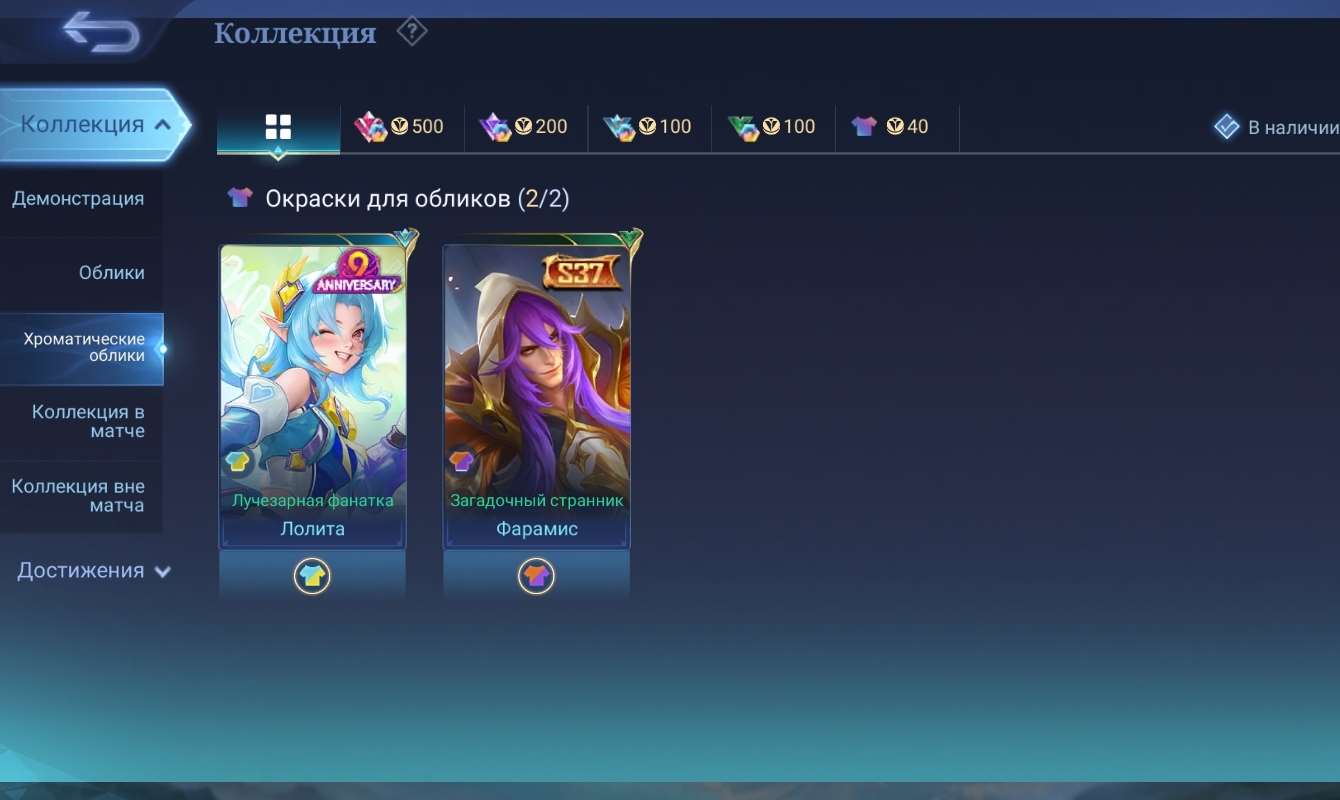Open the help icon beside Коллекция title
Image resolution: width=1340 pixels, height=800 pixels.
[410, 31]
